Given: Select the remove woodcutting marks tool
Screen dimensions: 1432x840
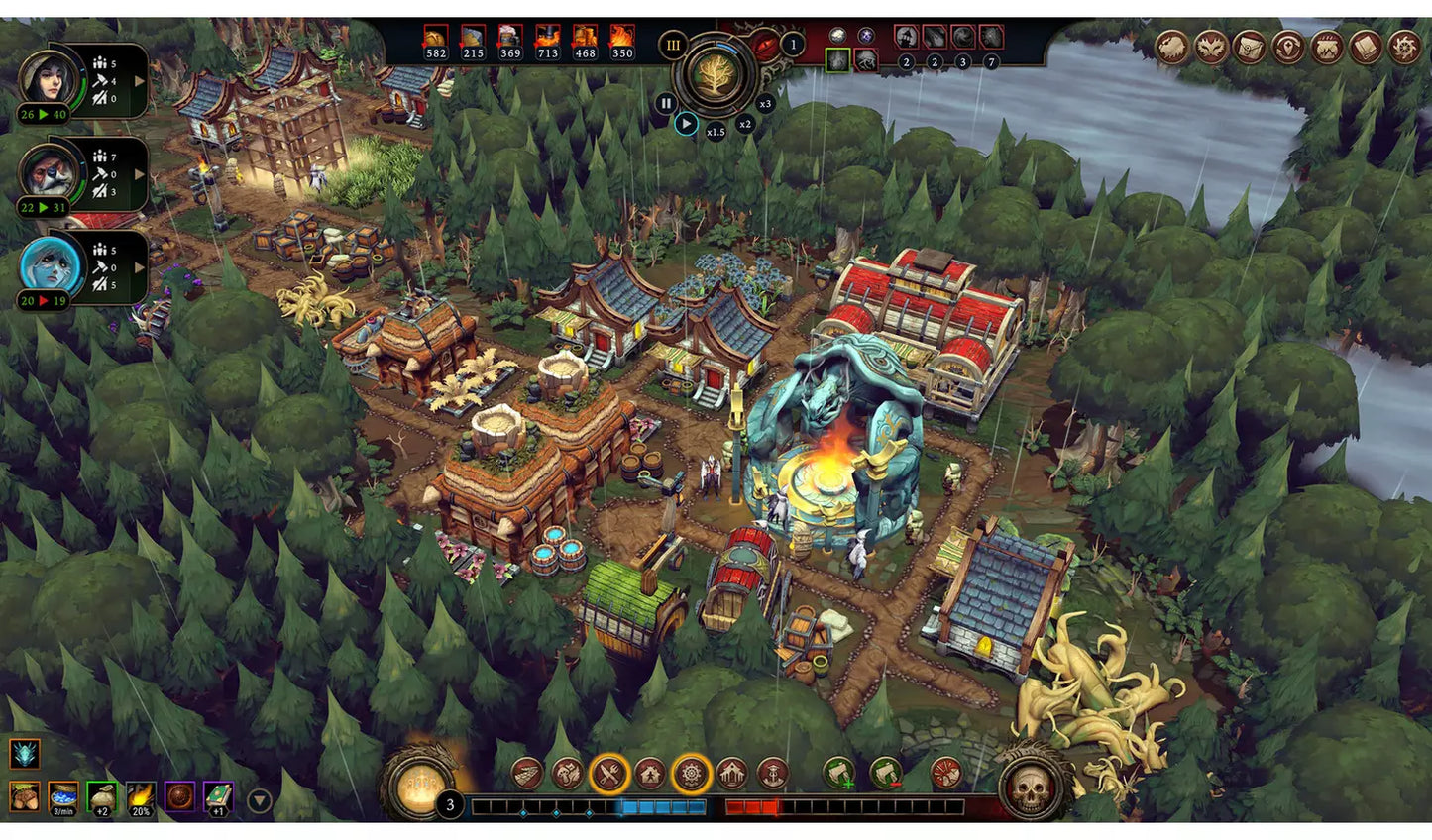Looking at the screenshot, I should 886,774.
